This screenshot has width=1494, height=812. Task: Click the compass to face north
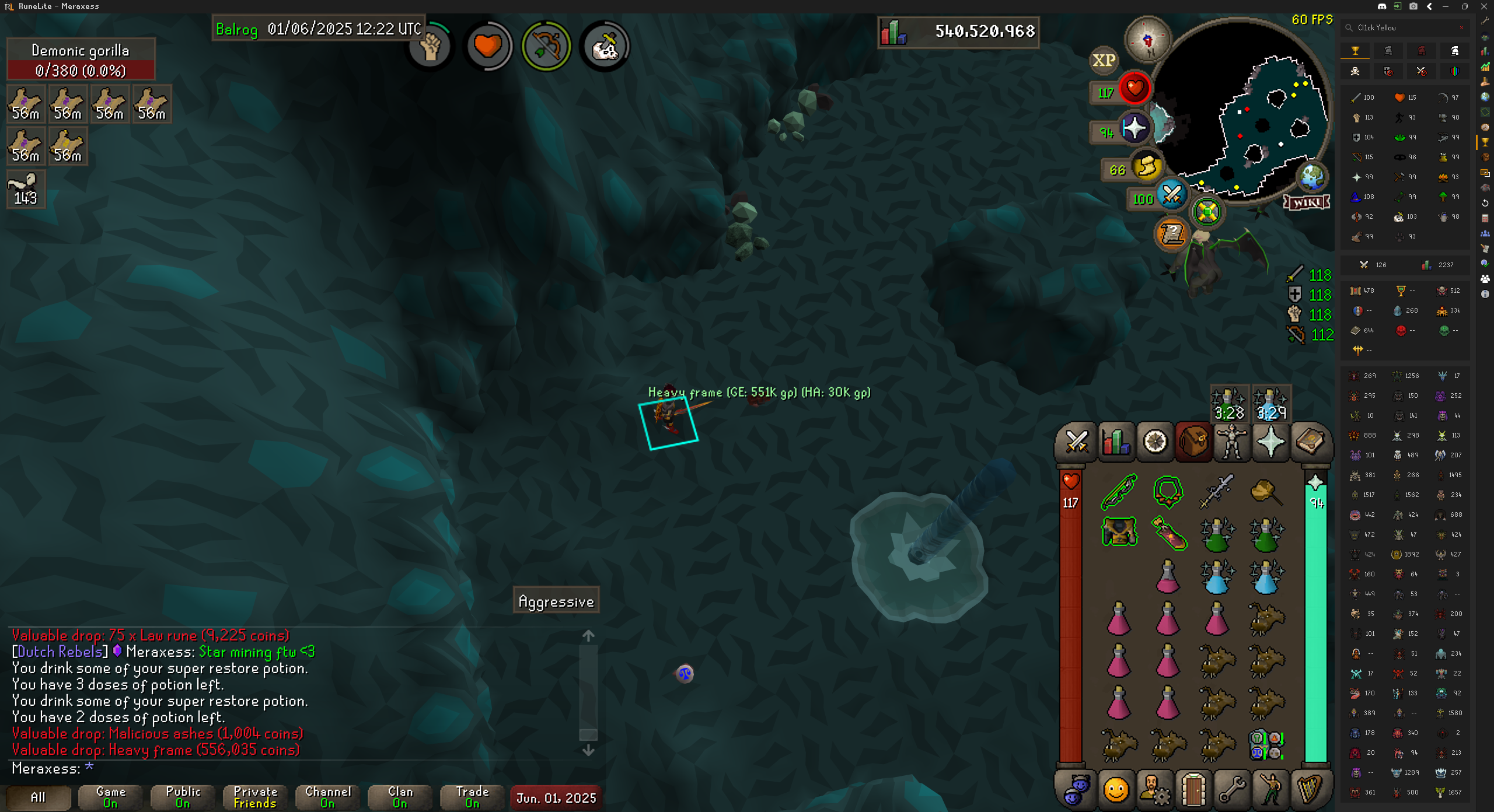(1147, 40)
